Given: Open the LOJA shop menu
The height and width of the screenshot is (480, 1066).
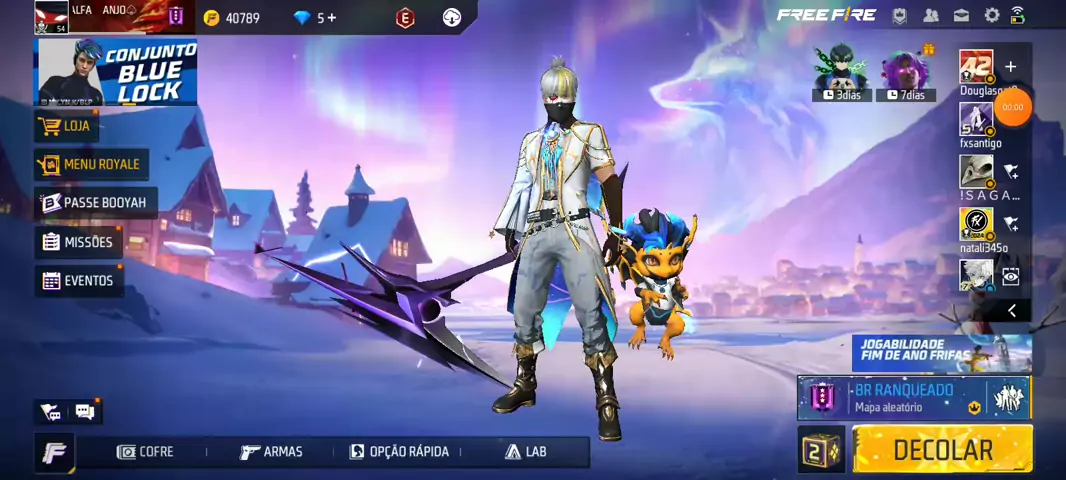Looking at the screenshot, I should (67, 126).
